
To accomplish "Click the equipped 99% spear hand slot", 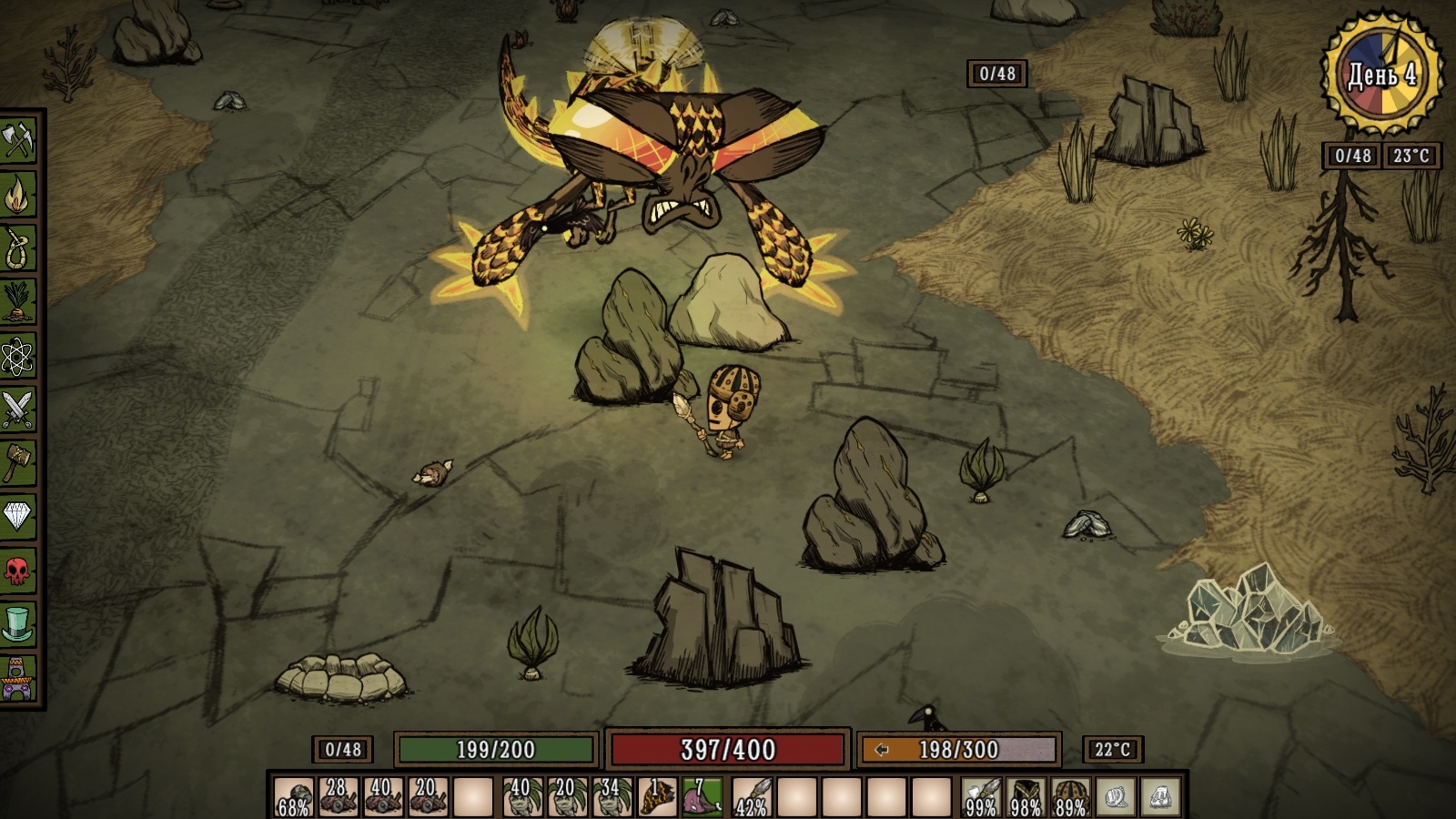I will 981,796.
